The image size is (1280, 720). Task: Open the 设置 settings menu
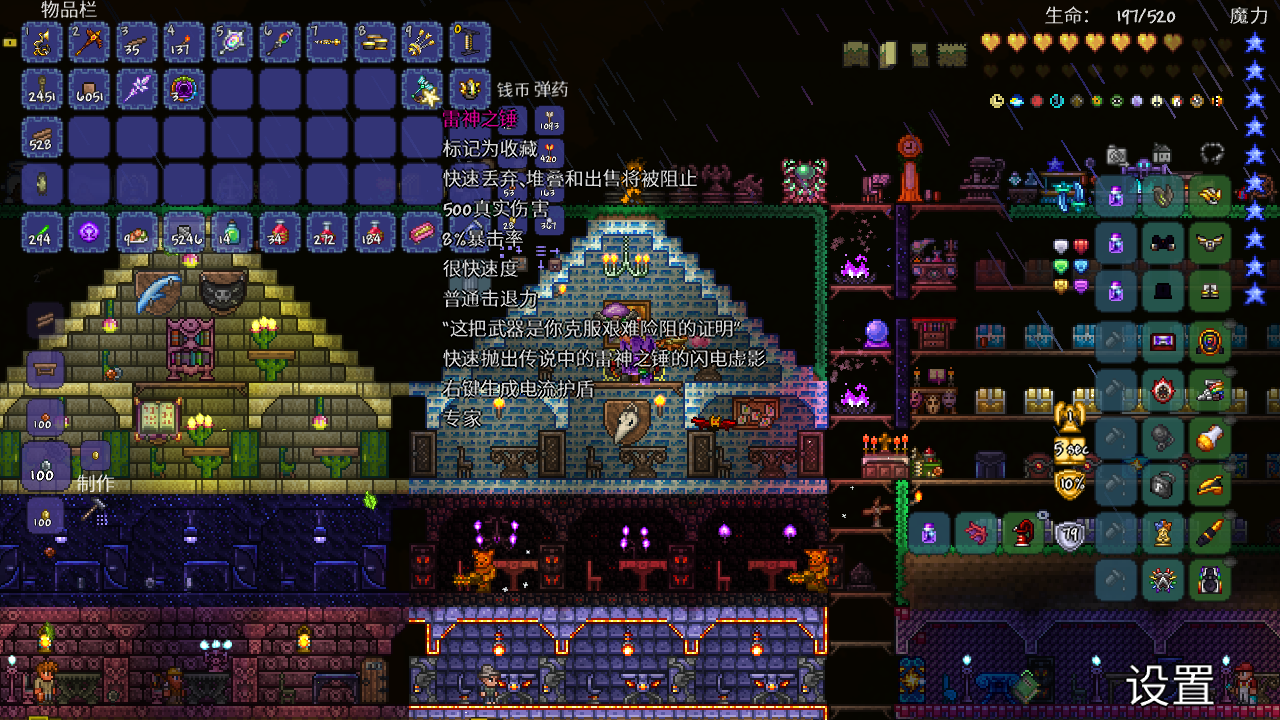1170,686
